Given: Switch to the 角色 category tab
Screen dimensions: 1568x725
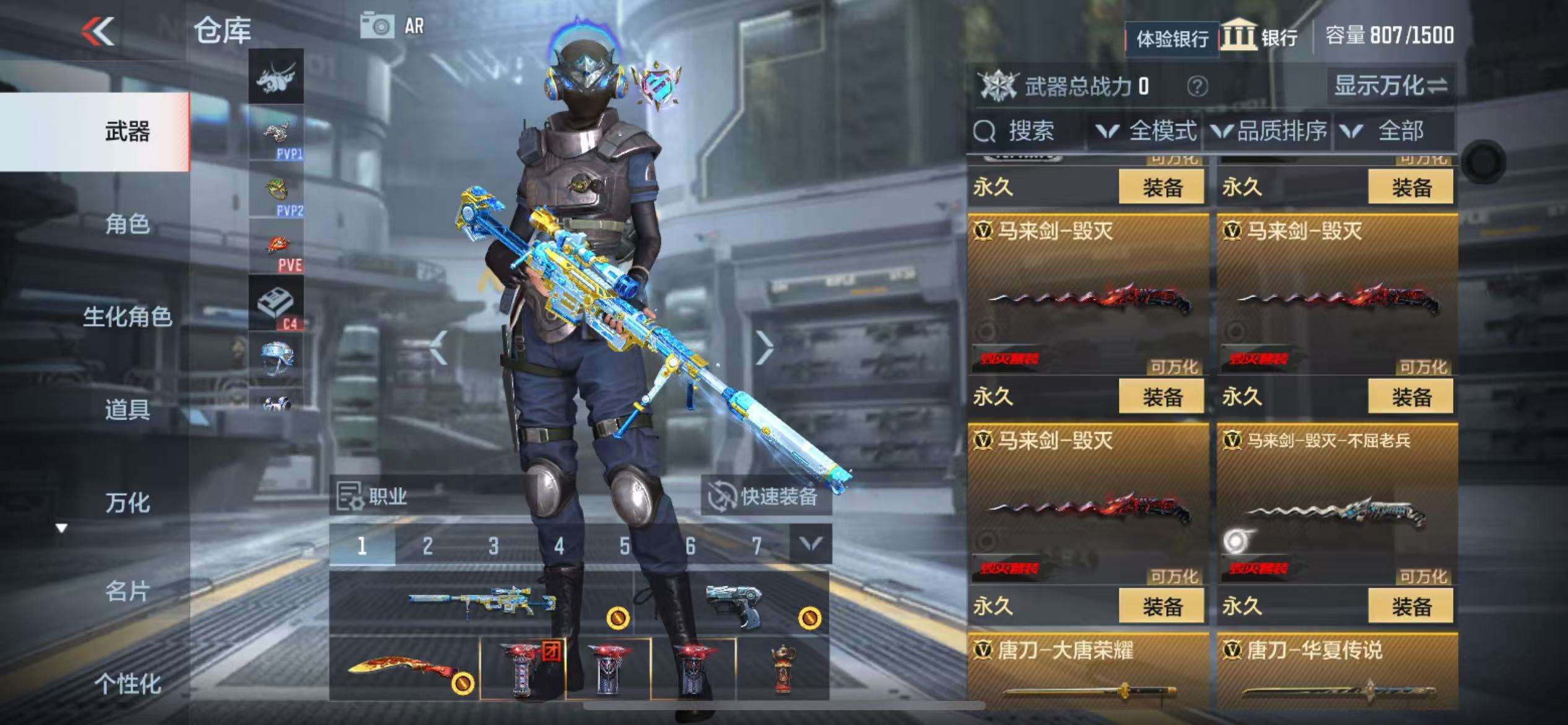Looking at the screenshot, I should coord(127,224).
